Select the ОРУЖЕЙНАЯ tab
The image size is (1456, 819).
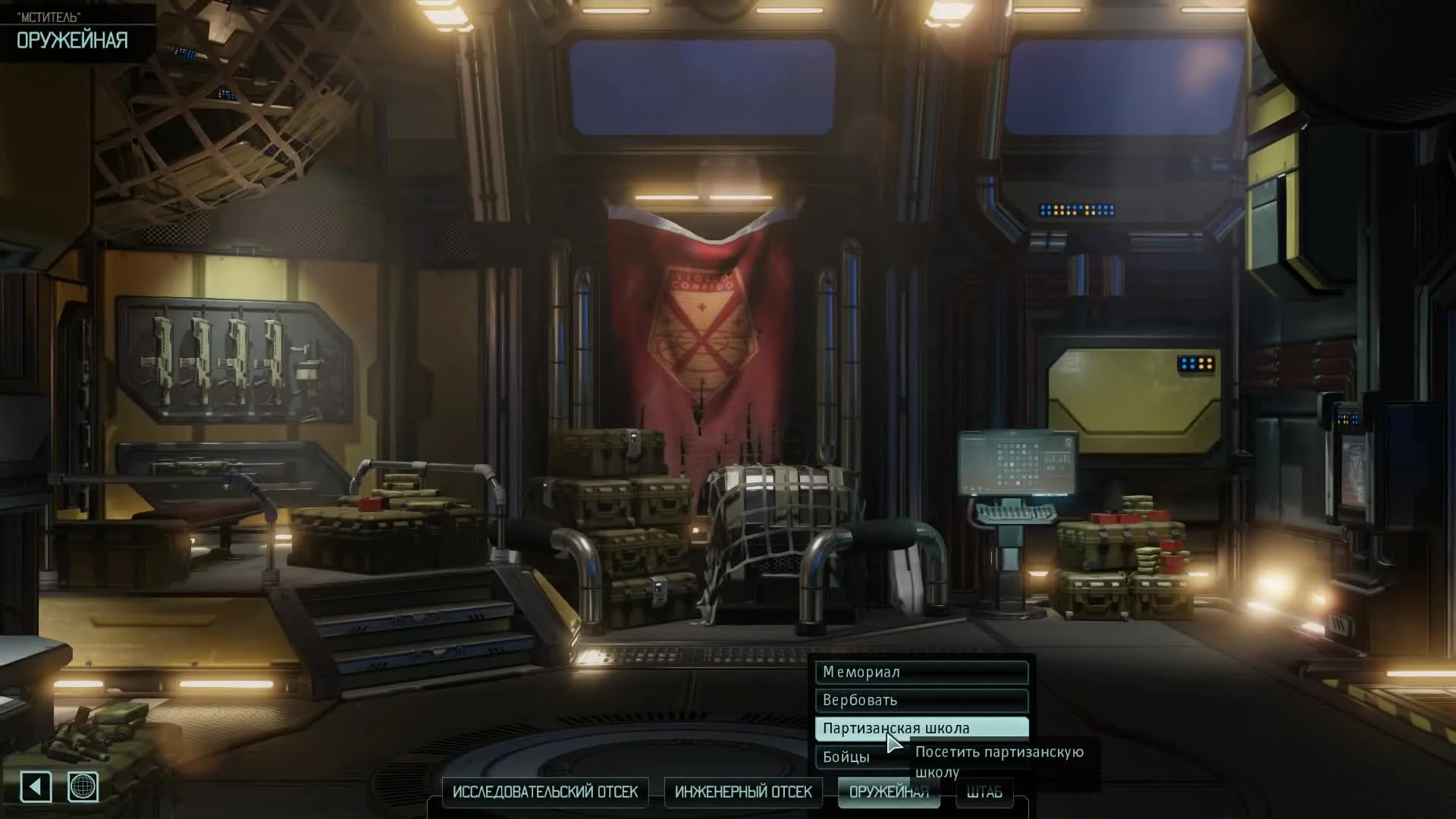click(888, 791)
